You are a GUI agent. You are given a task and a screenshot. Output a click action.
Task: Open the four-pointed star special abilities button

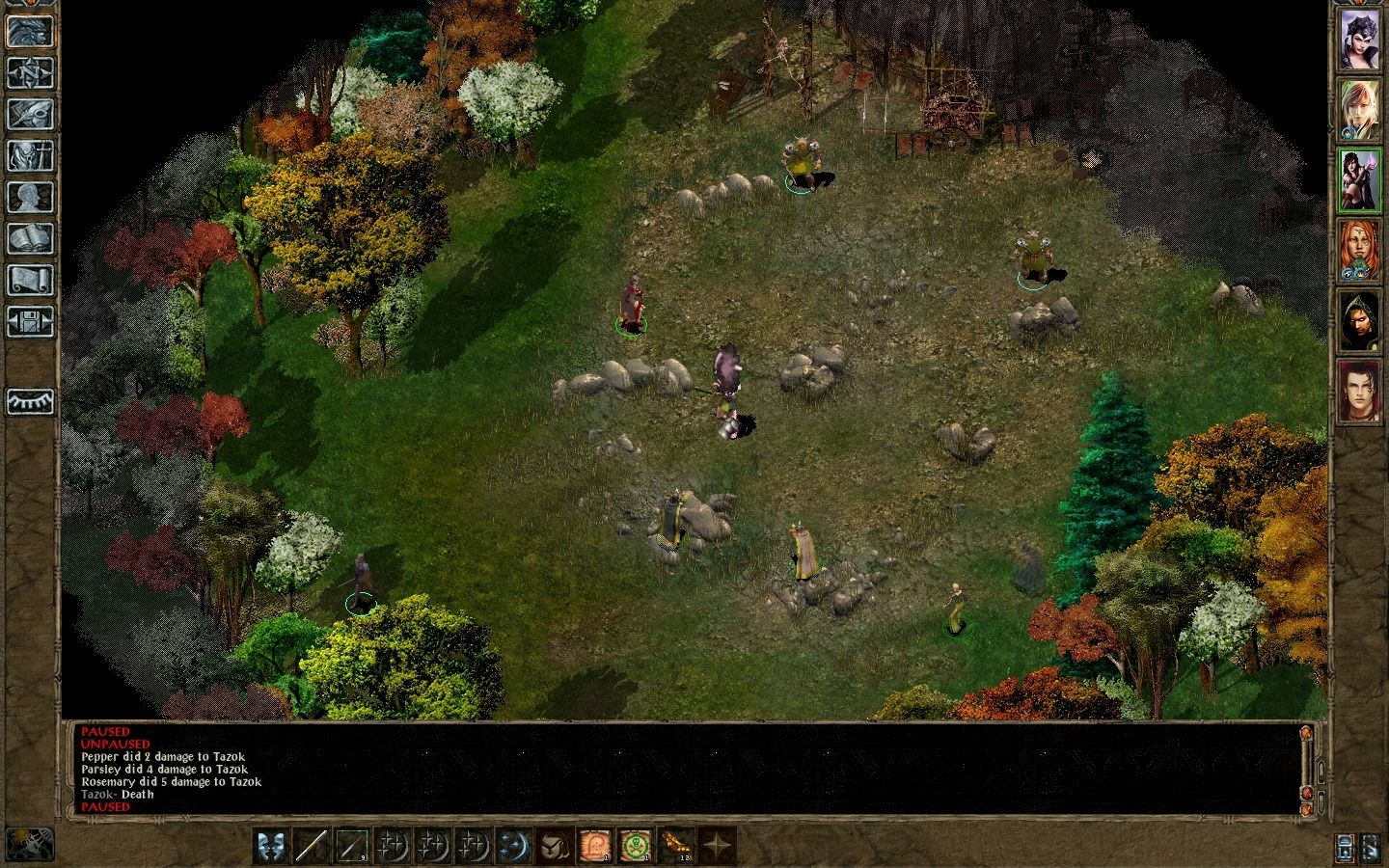tap(717, 846)
